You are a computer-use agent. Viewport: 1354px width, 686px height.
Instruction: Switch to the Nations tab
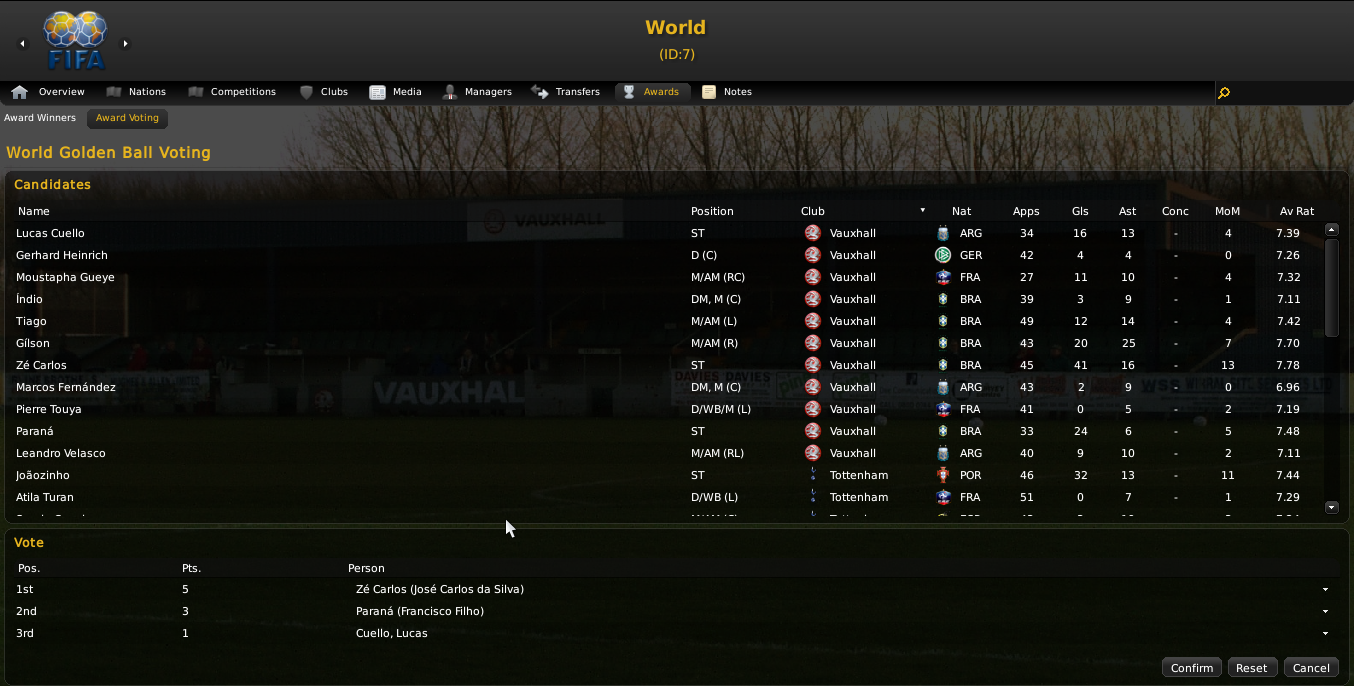tap(136, 92)
